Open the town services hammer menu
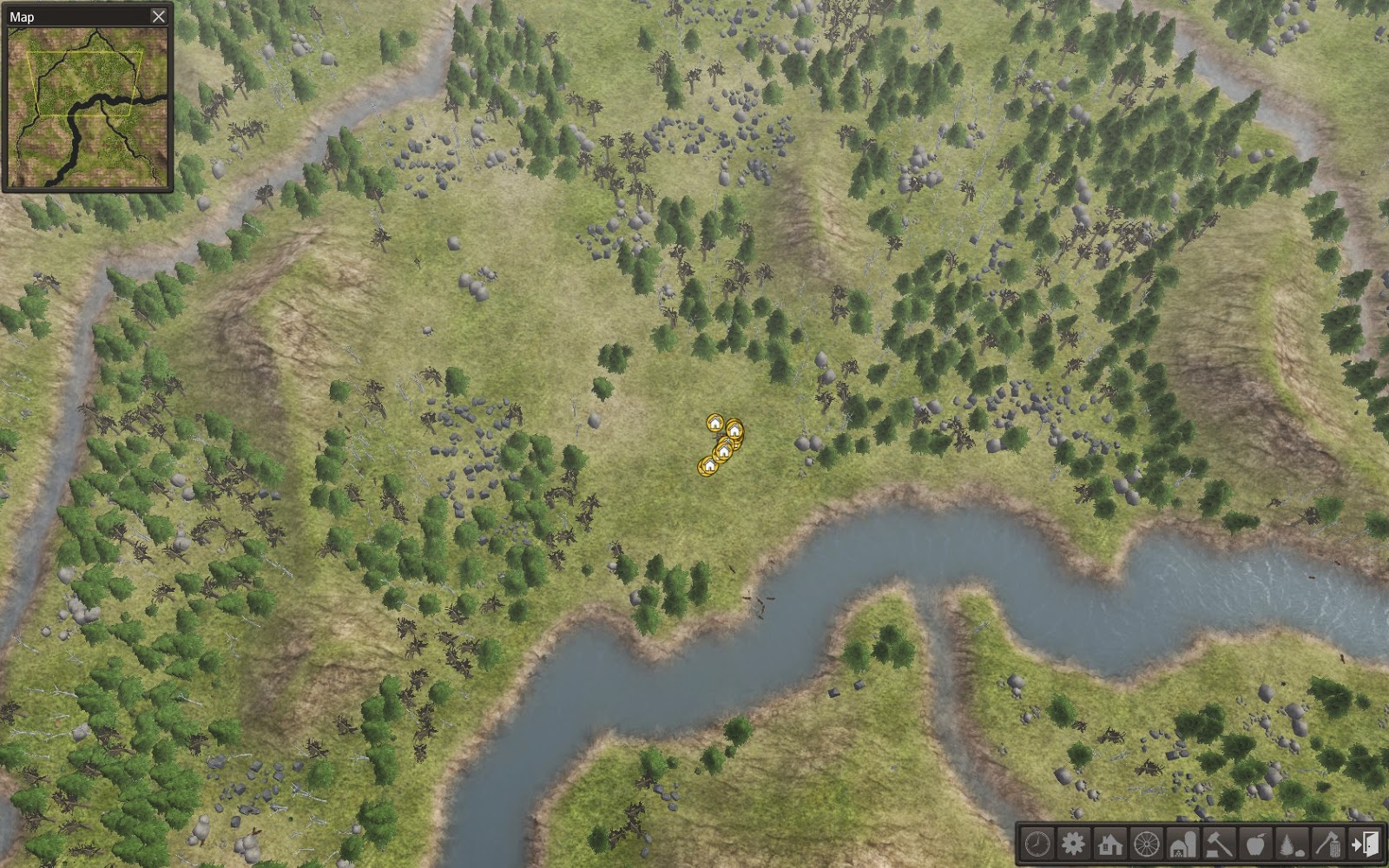The image size is (1389, 868). click(1217, 844)
